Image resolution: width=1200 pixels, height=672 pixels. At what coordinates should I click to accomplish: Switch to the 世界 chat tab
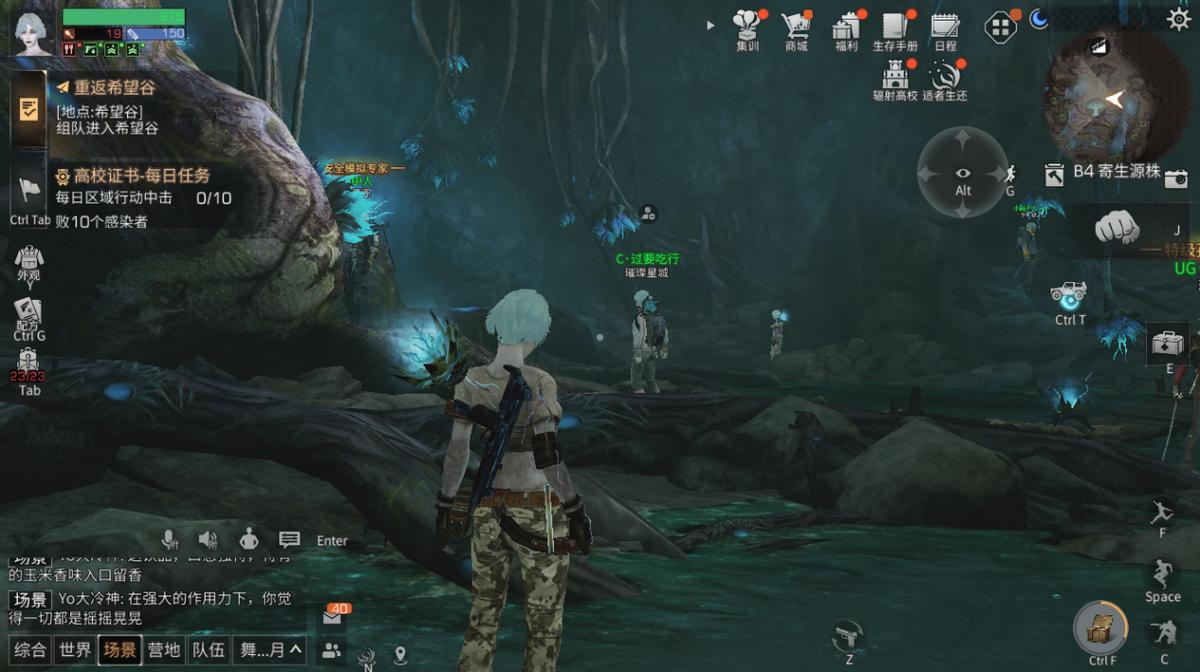(x=75, y=650)
